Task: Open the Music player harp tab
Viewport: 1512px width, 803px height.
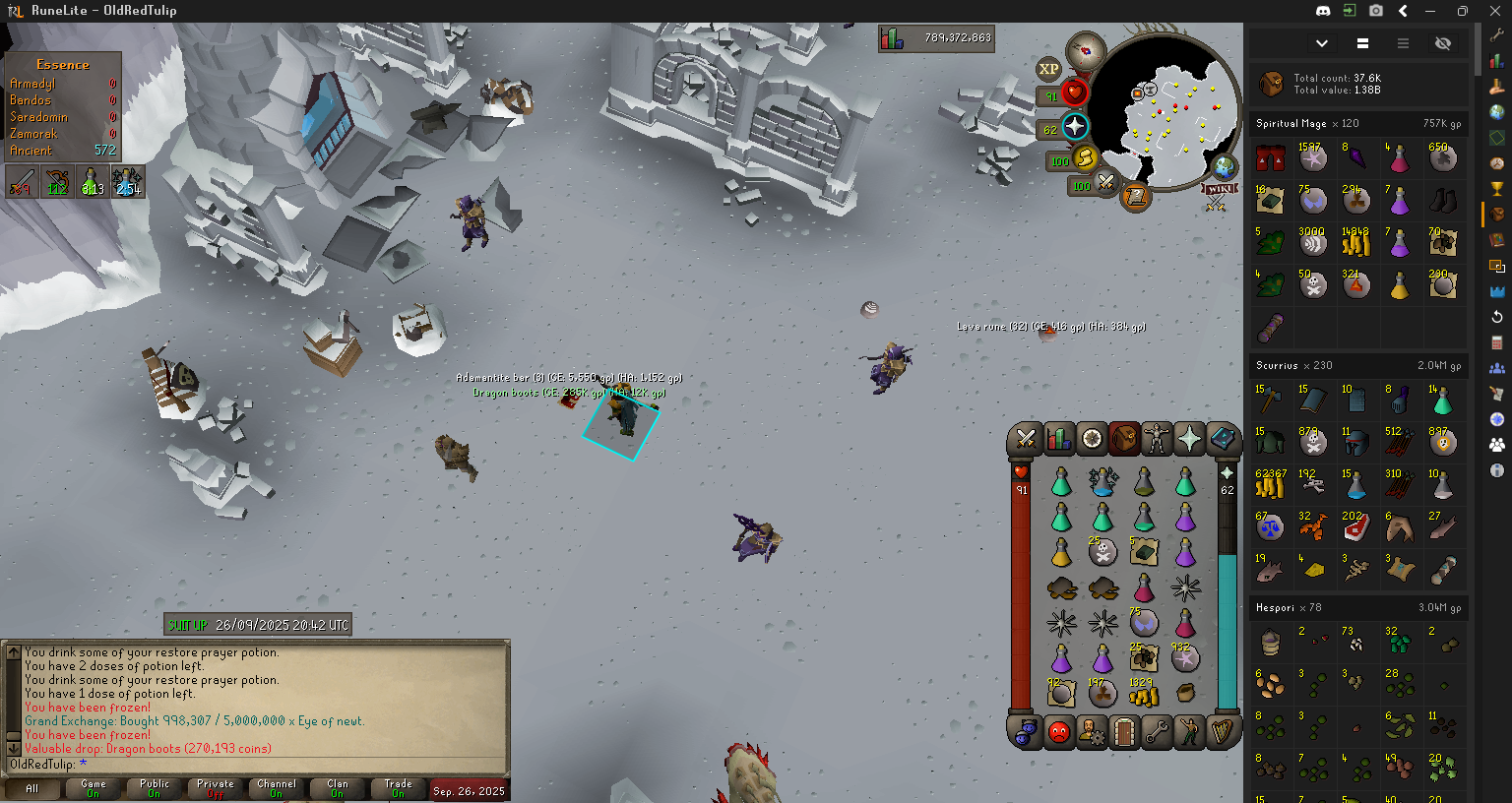Action: pyautogui.click(x=1223, y=731)
